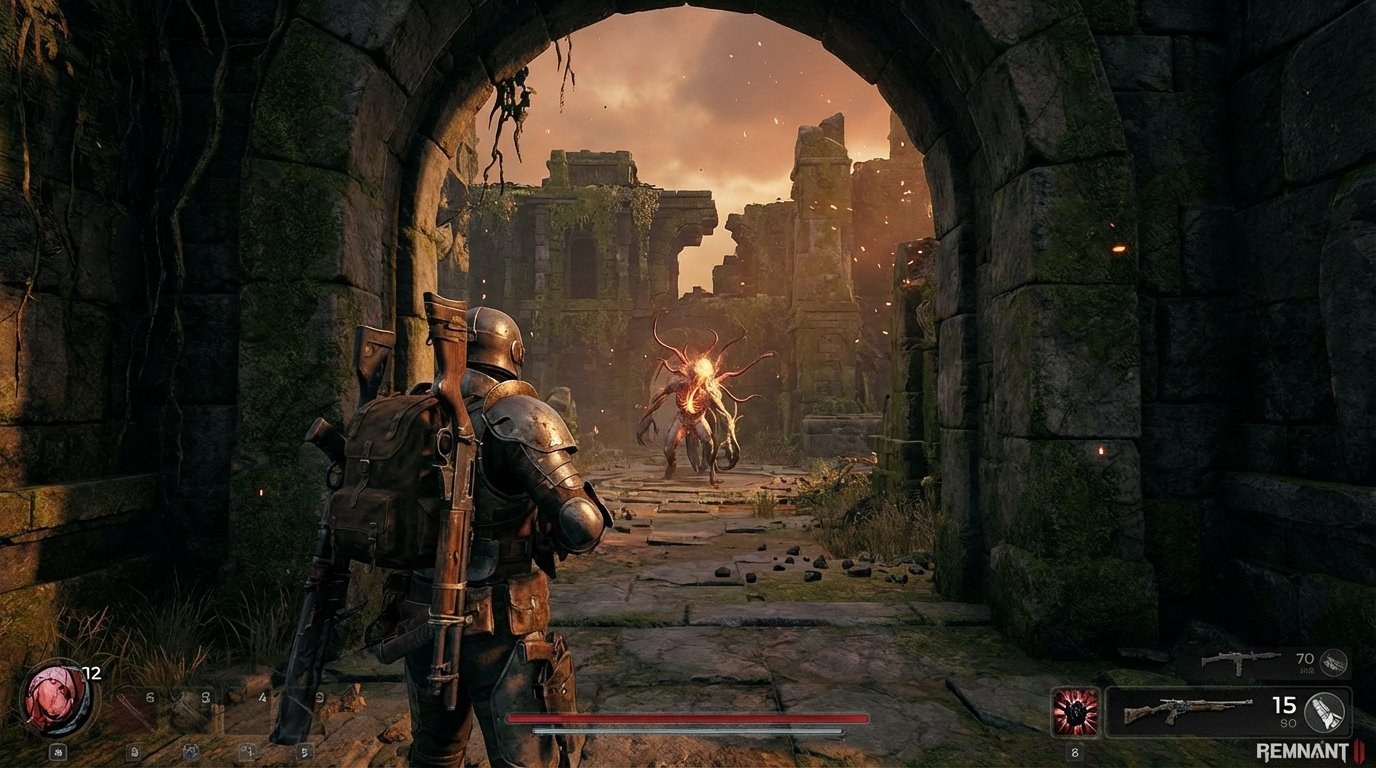1376x768 pixels.
Task: Click the ammo count 15 label
Action: (x=1283, y=705)
